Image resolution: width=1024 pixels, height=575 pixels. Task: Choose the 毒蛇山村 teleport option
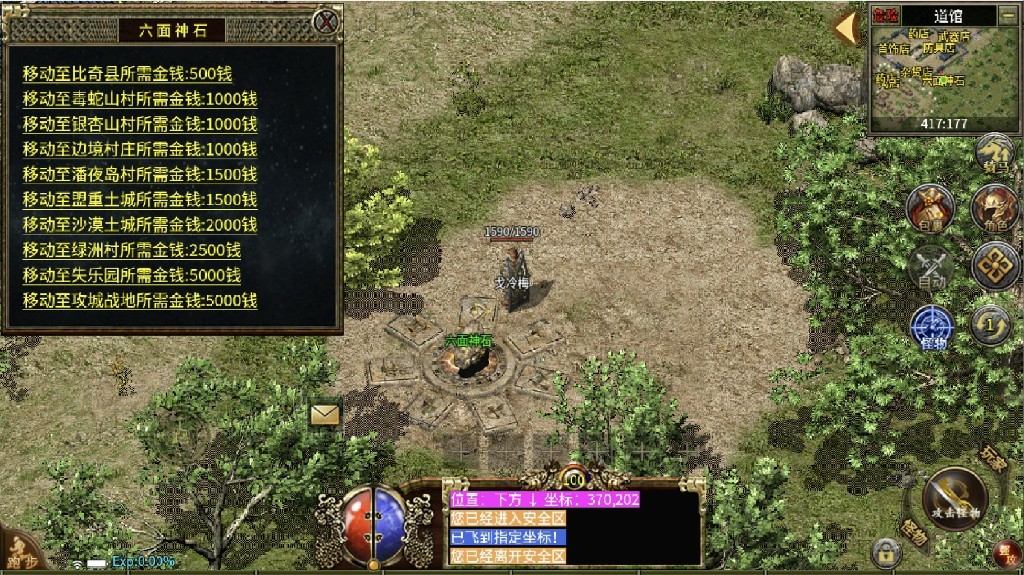click(x=140, y=98)
